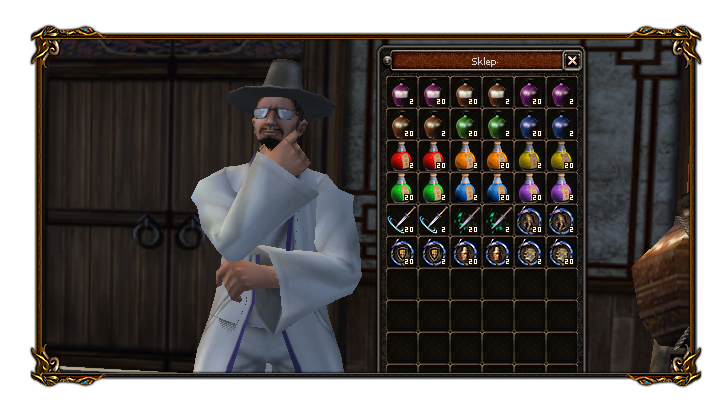
Task: Choose the shield emblem stack of 2
Action: (x=433, y=252)
